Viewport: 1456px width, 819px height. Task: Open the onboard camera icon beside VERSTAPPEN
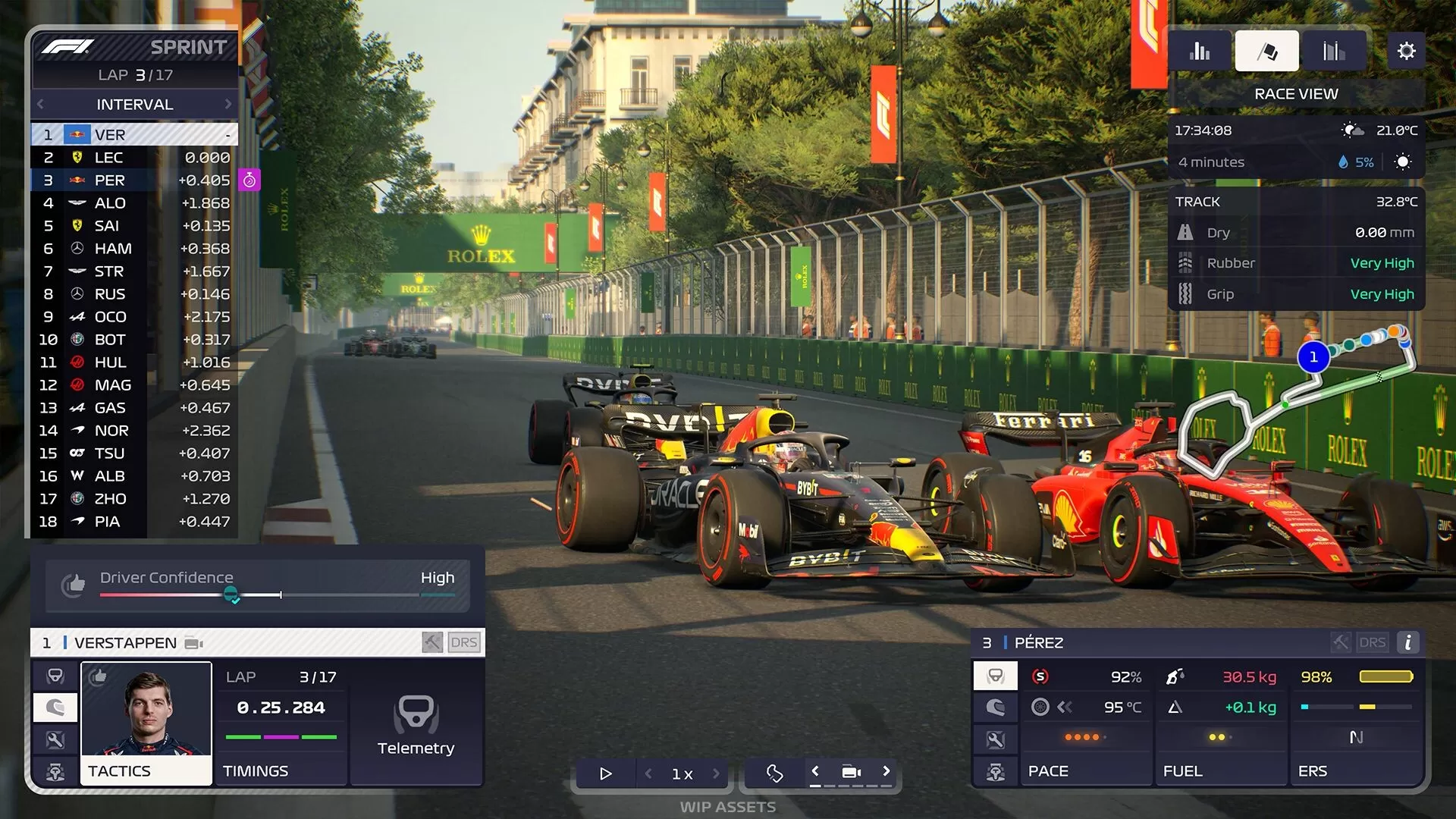tap(193, 642)
